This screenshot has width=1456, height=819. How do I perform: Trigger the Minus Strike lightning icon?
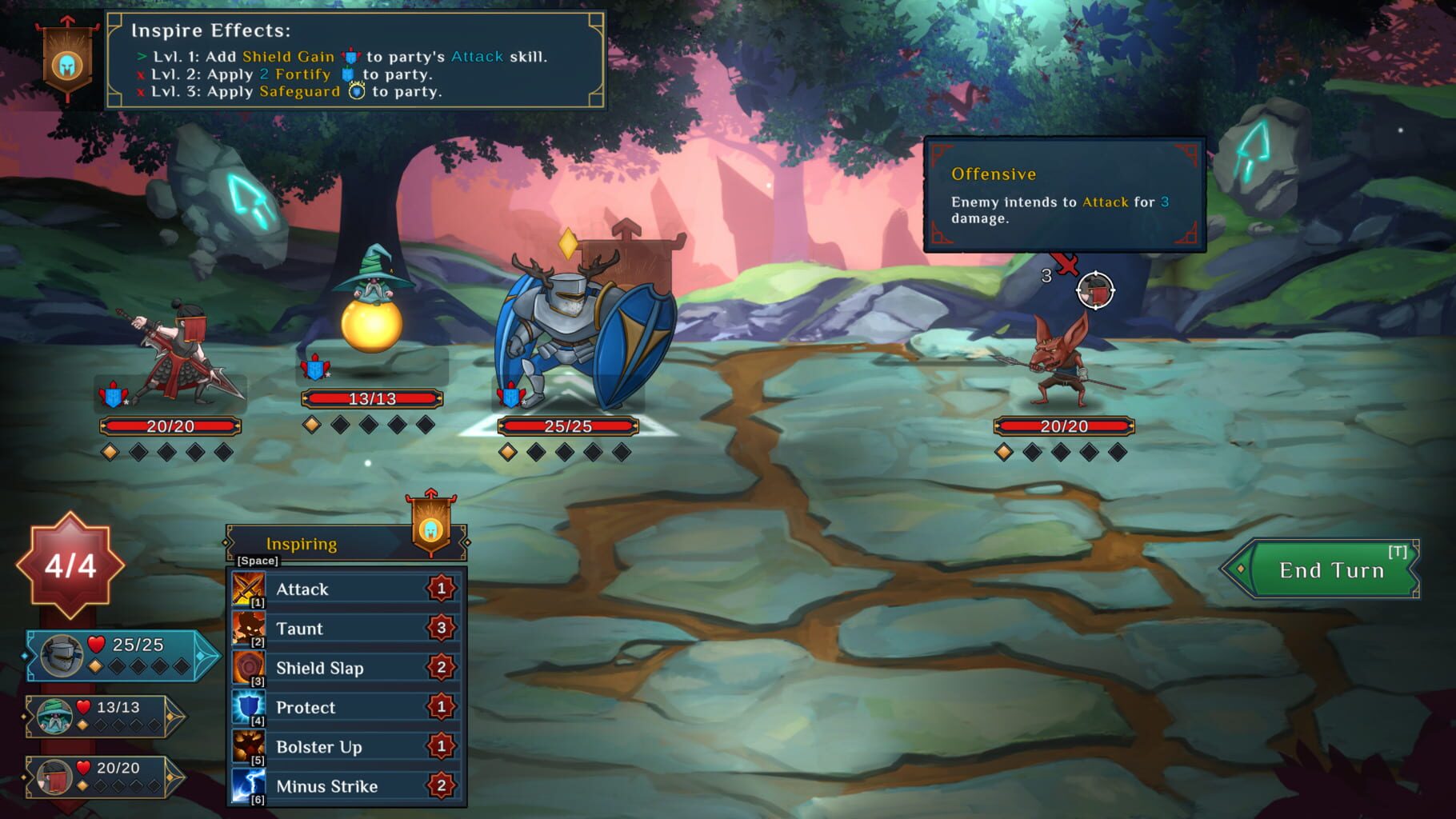click(x=248, y=785)
